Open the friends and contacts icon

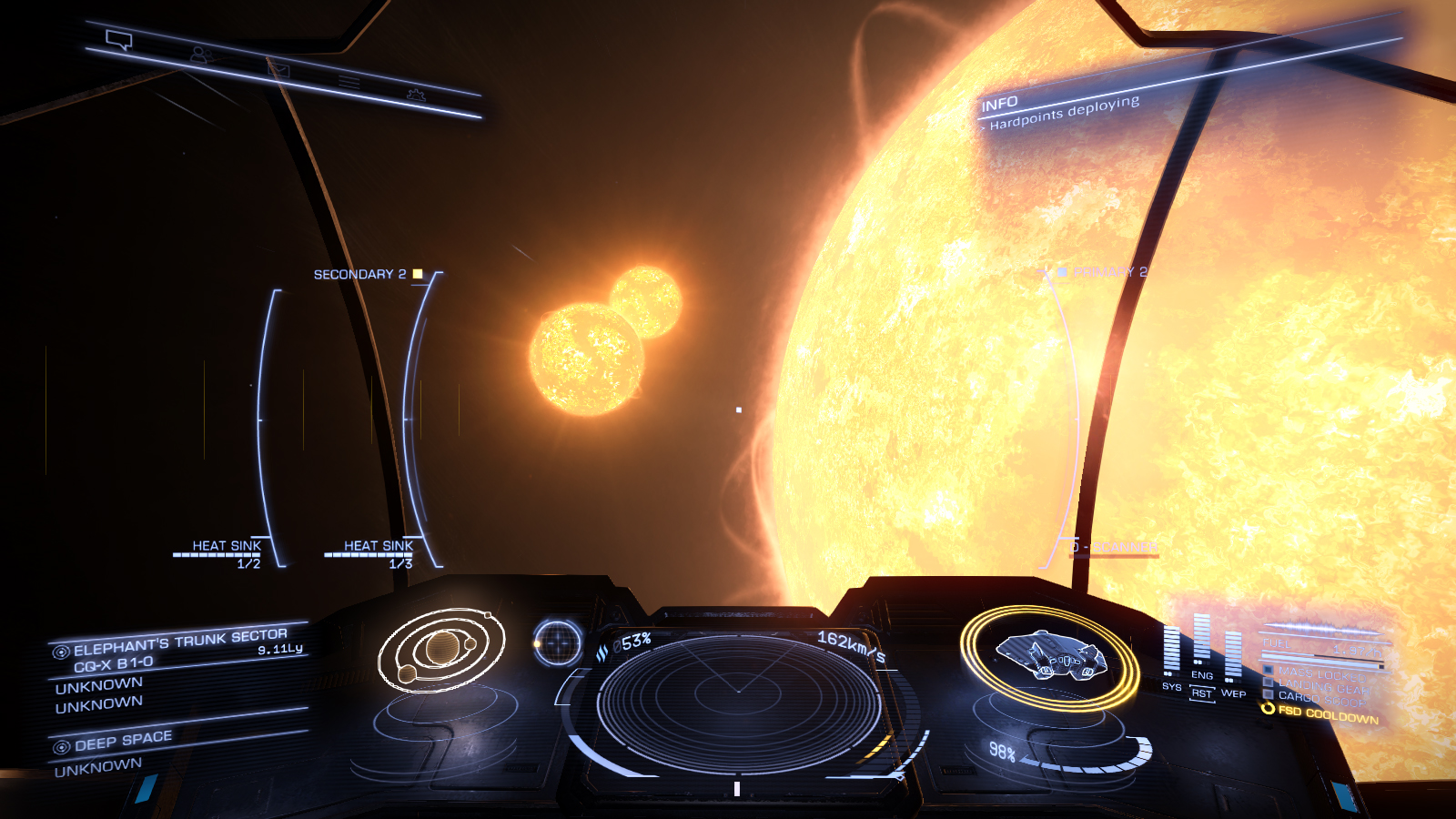200,56
